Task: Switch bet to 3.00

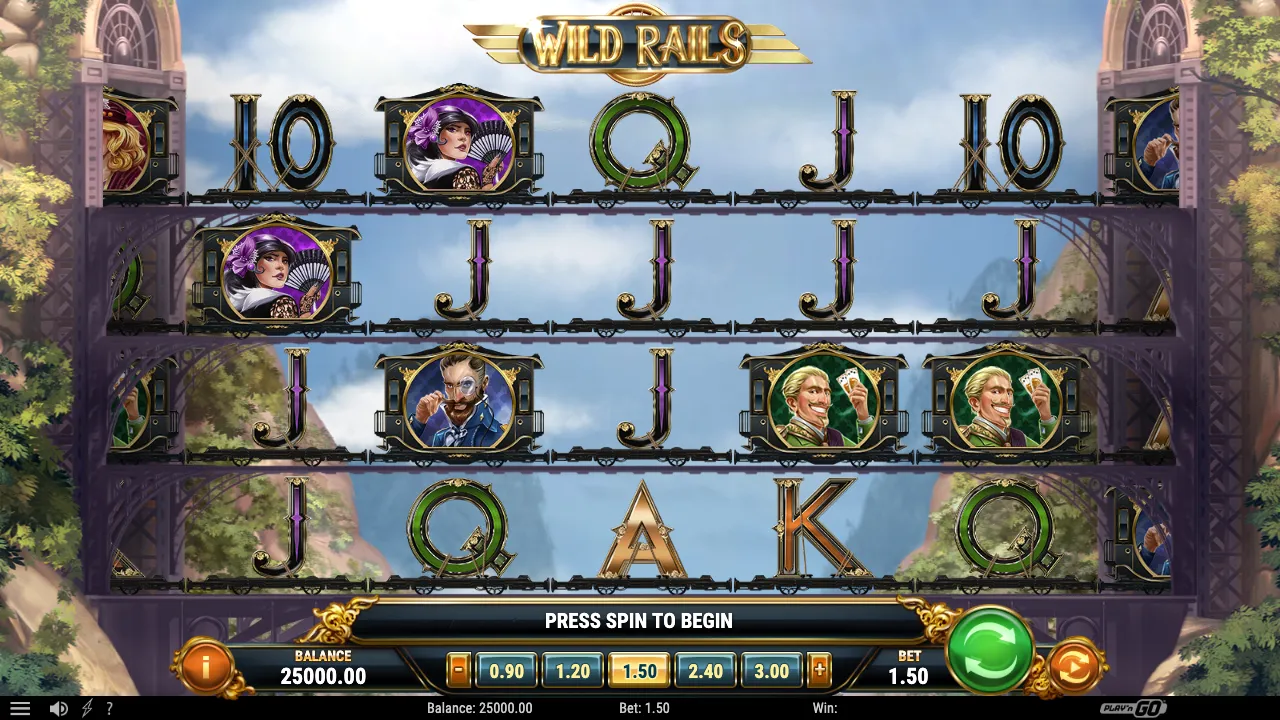Action: pos(771,671)
